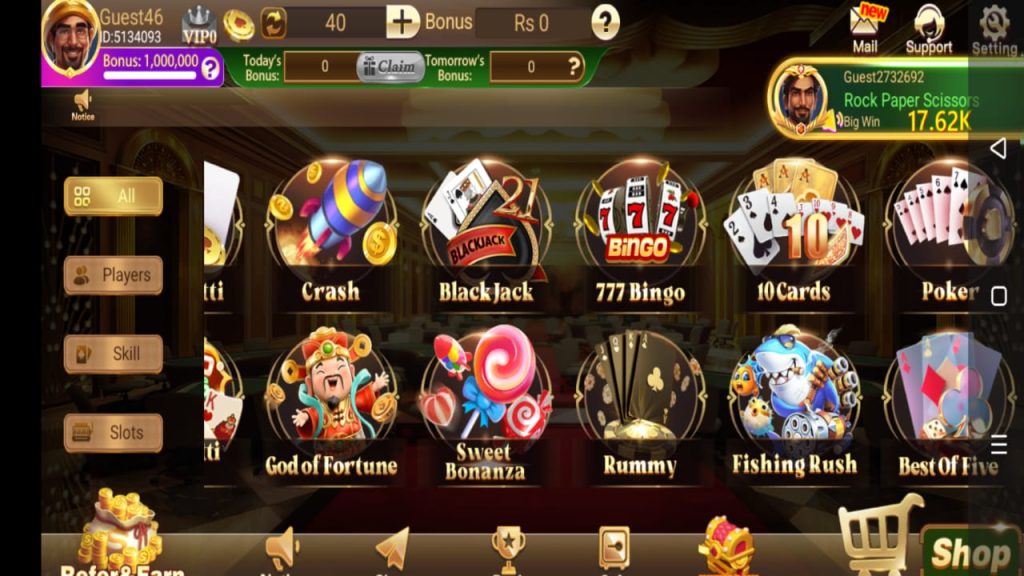Open the Mail inbox
The image size is (1024, 576).
click(x=865, y=27)
